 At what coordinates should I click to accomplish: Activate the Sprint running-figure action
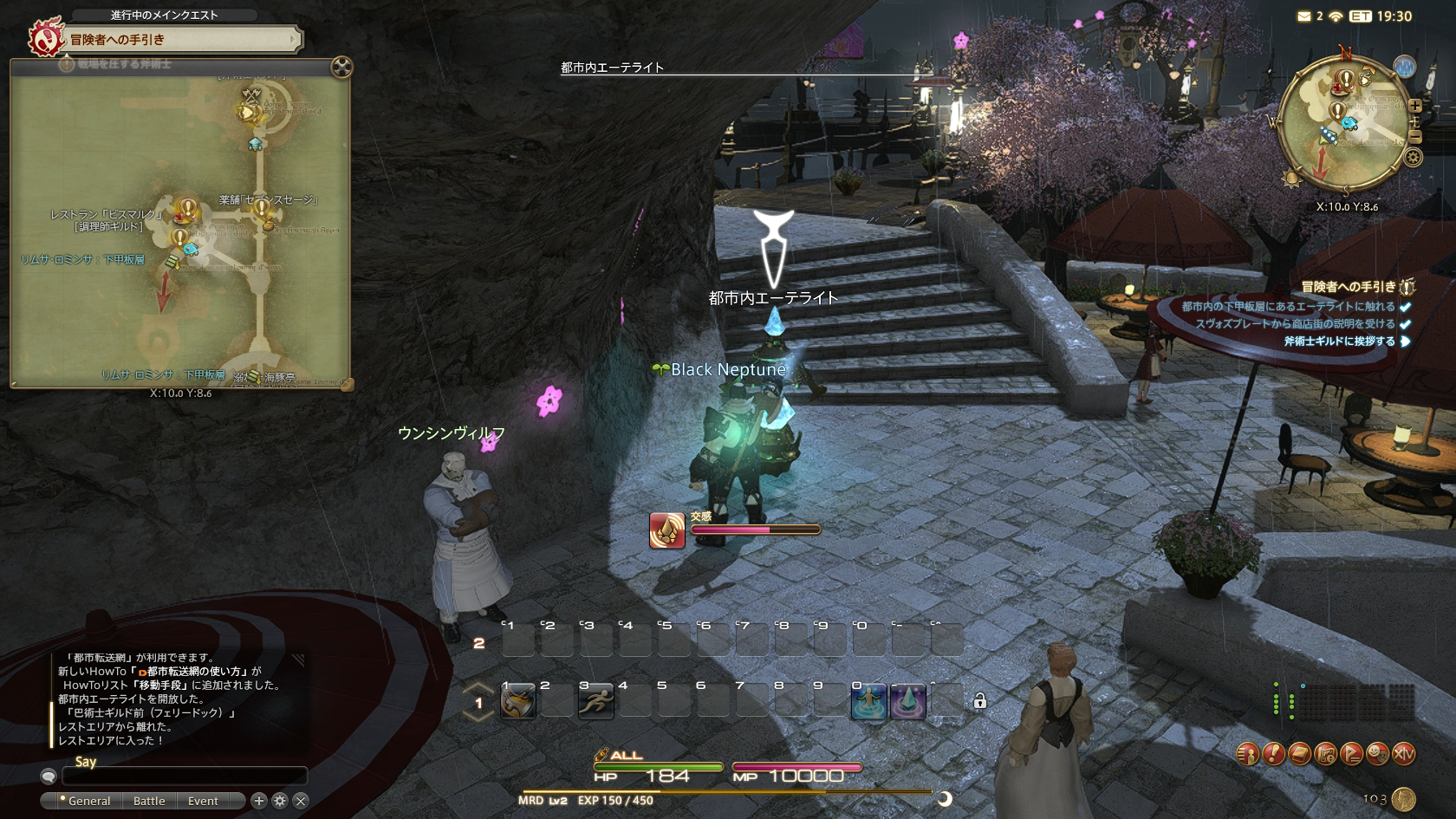596,701
